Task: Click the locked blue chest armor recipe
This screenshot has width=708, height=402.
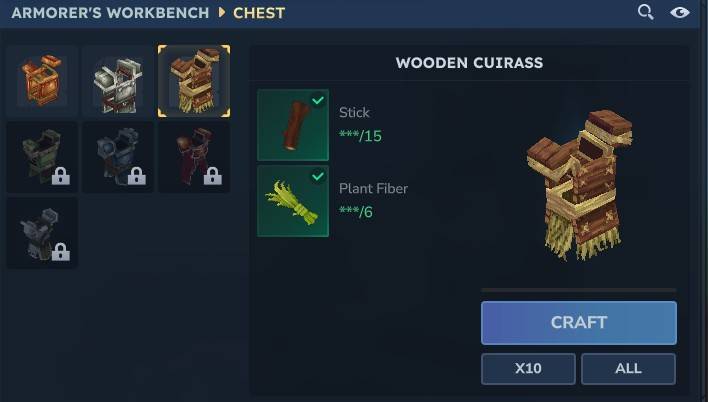Action: point(118,157)
